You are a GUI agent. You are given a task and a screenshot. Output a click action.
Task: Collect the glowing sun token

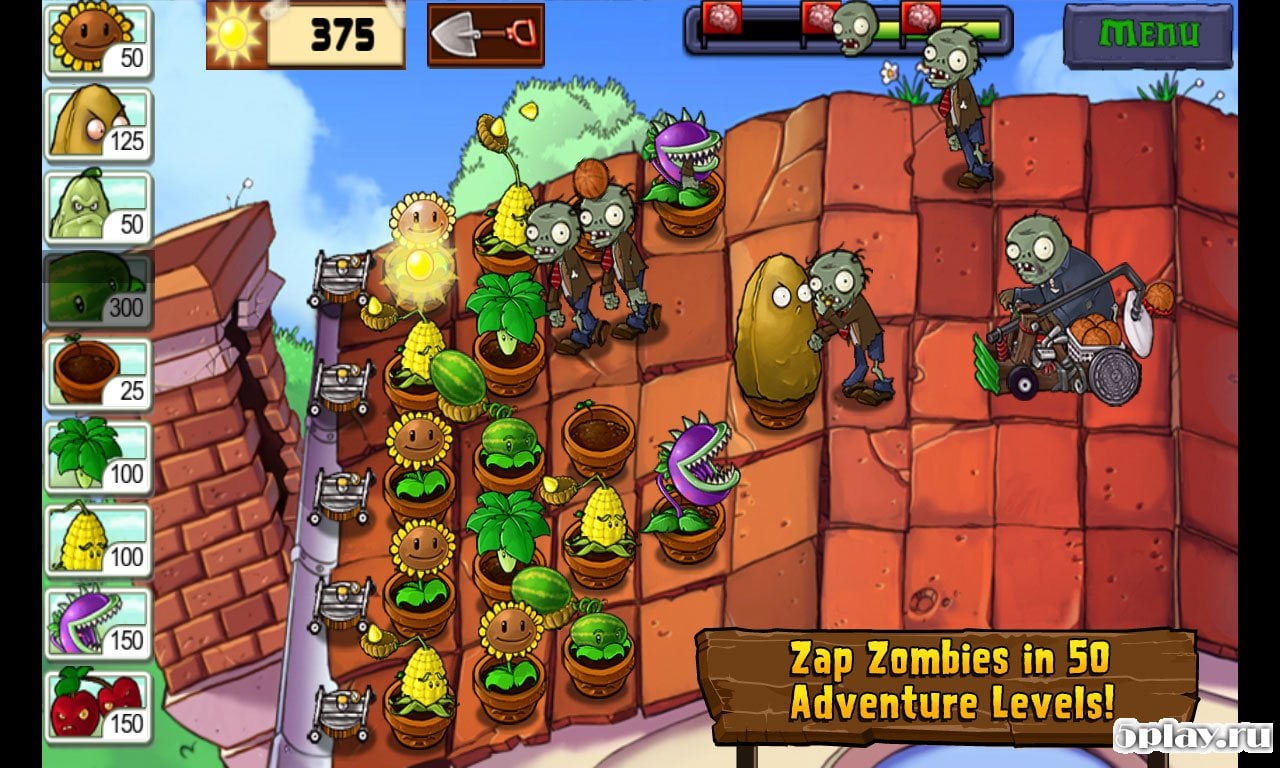point(420,265)
